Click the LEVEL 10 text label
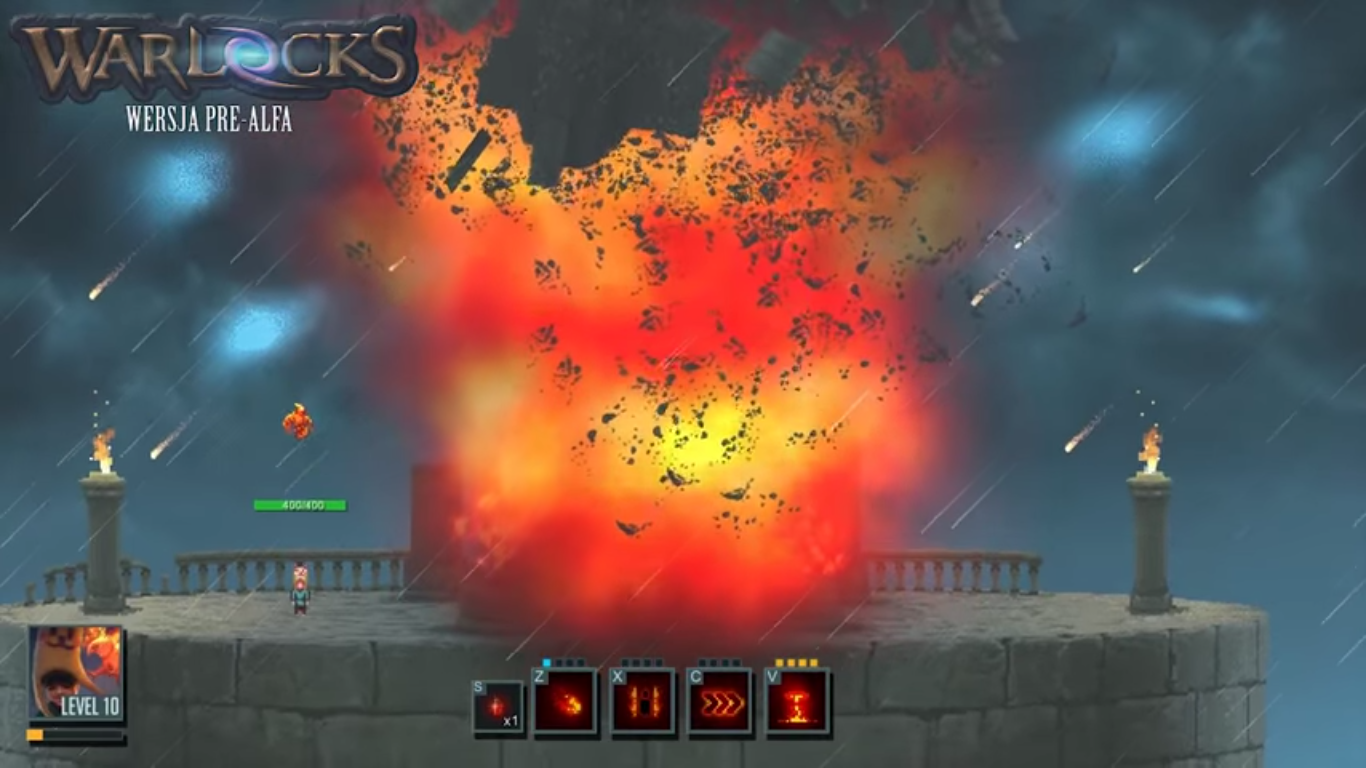 pyautogui.click(x=89, y=705)
